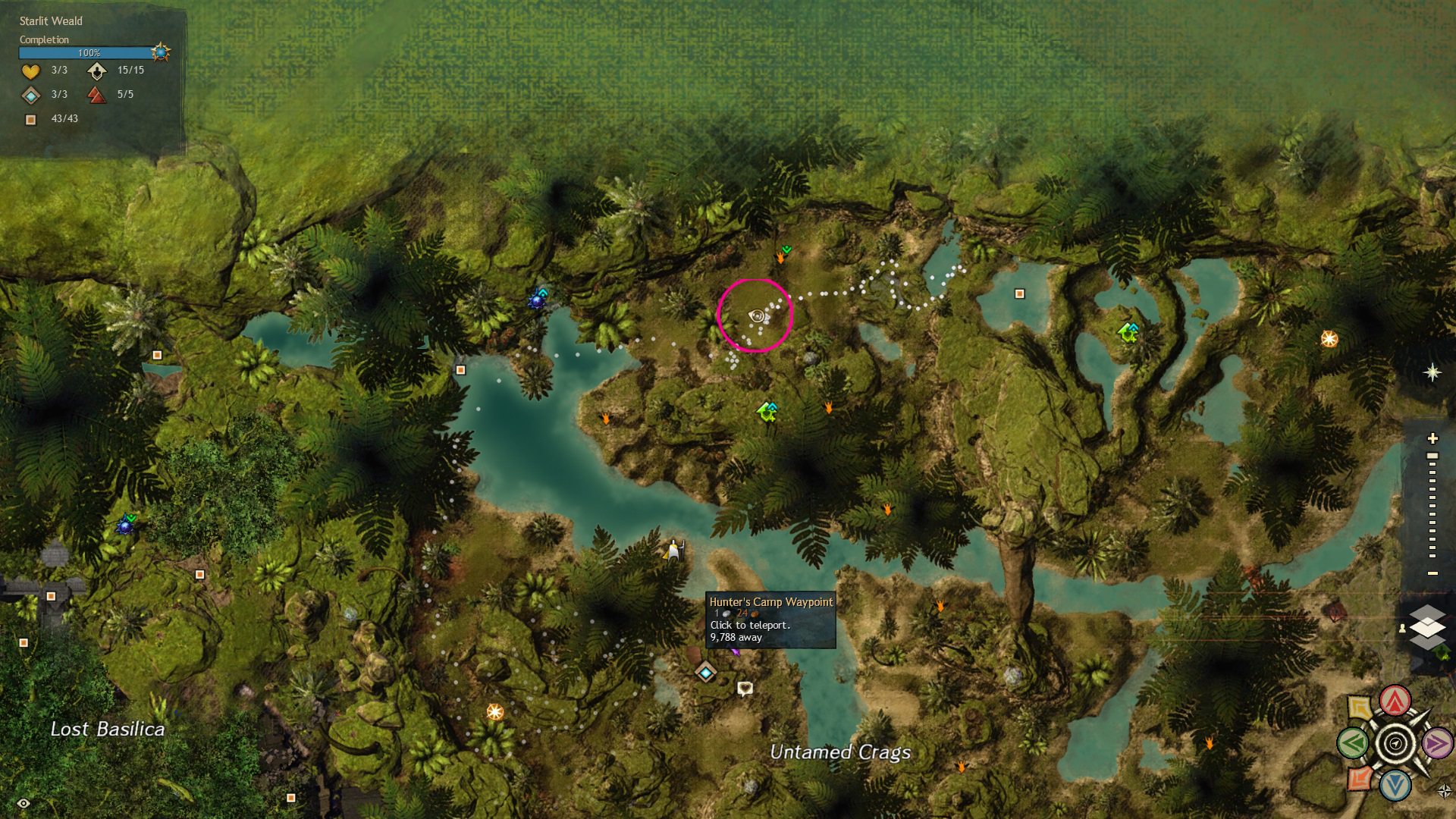Teleport to Hunter's Camp Waypoint

[706, 673]
